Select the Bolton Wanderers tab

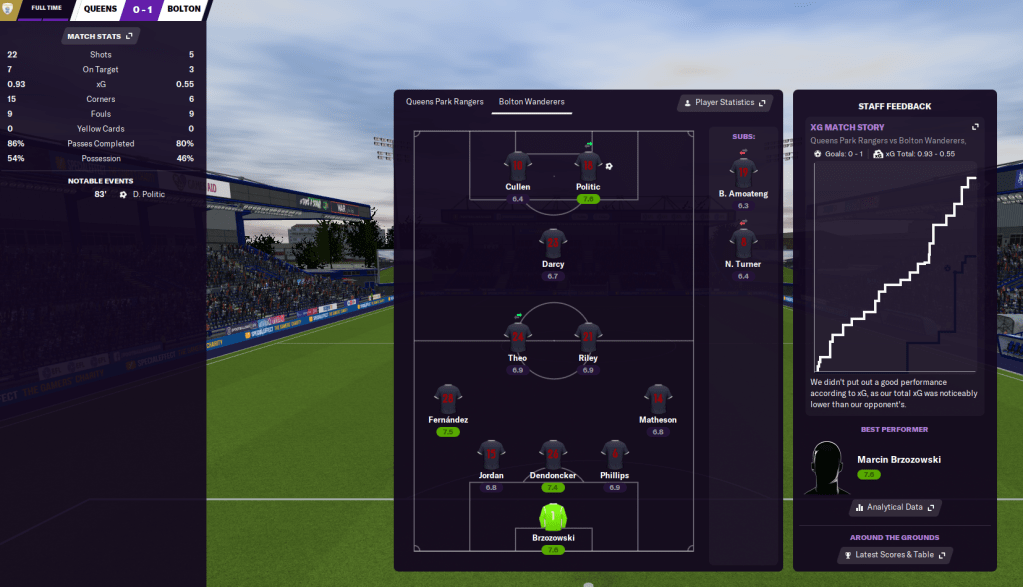(x=531, y=102)
